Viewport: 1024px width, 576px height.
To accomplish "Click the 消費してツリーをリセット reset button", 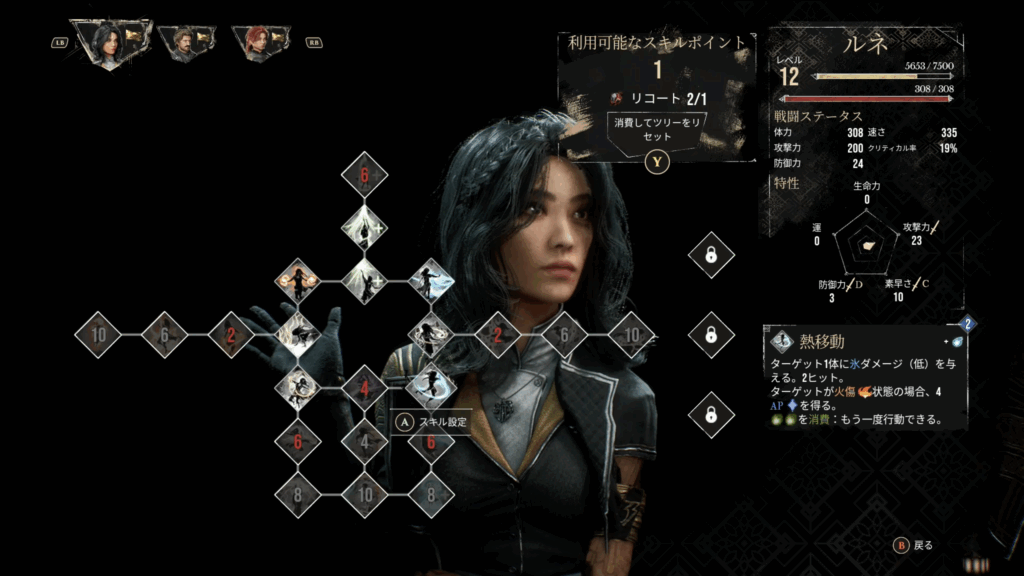I will click(656, 130).
